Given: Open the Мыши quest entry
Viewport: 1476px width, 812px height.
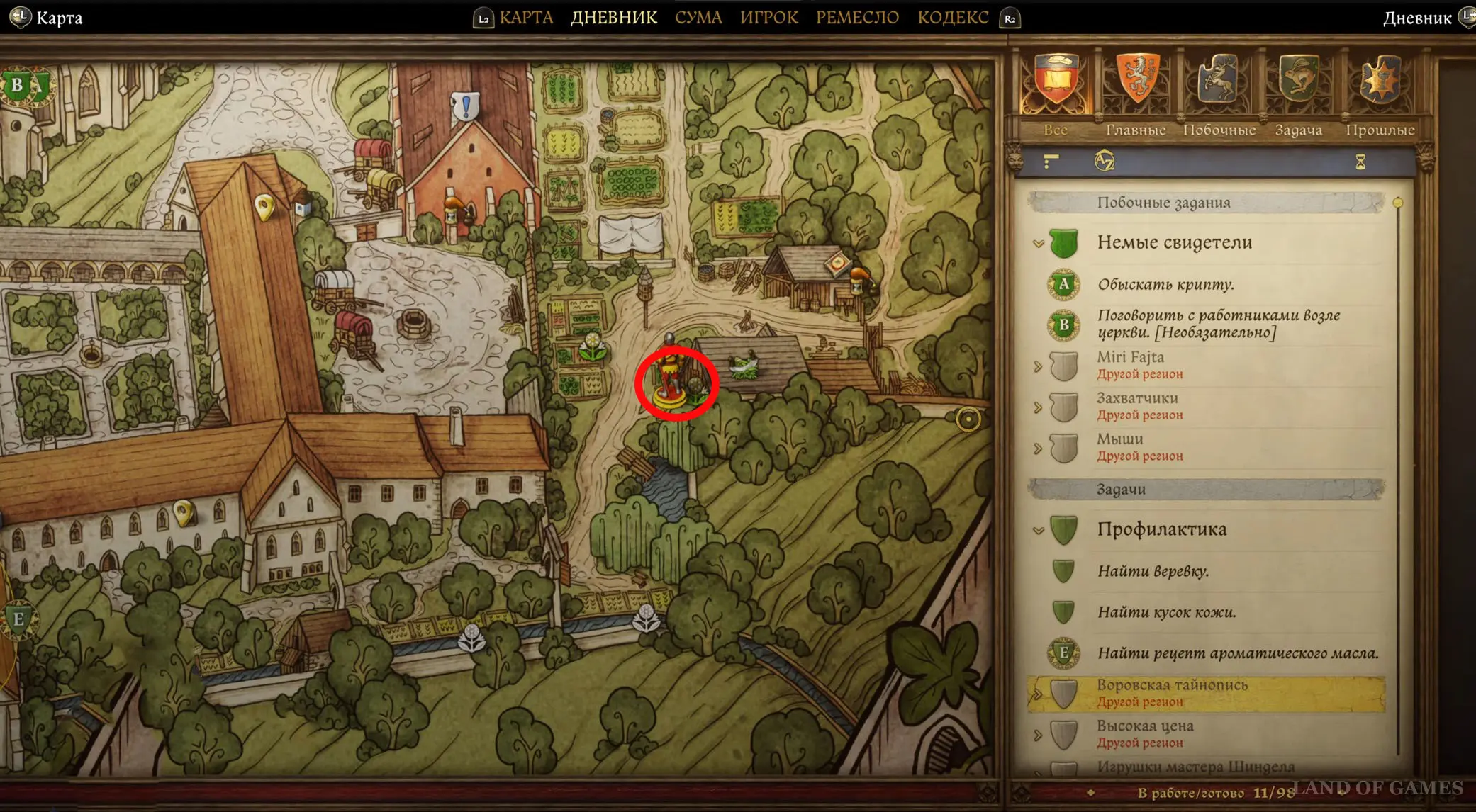Looking at the screenshot, I should click(x=1120, y=446).
